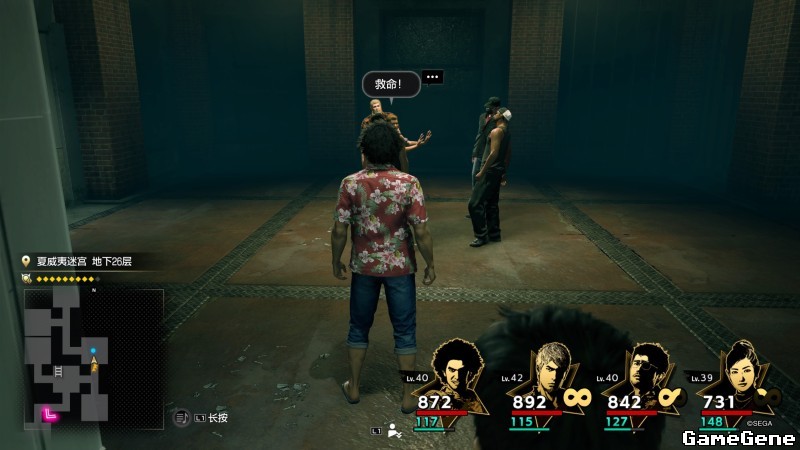800x450 pixels.
Task: Select the pink stairs marker on minimap
Action: (x=47, y=412)
